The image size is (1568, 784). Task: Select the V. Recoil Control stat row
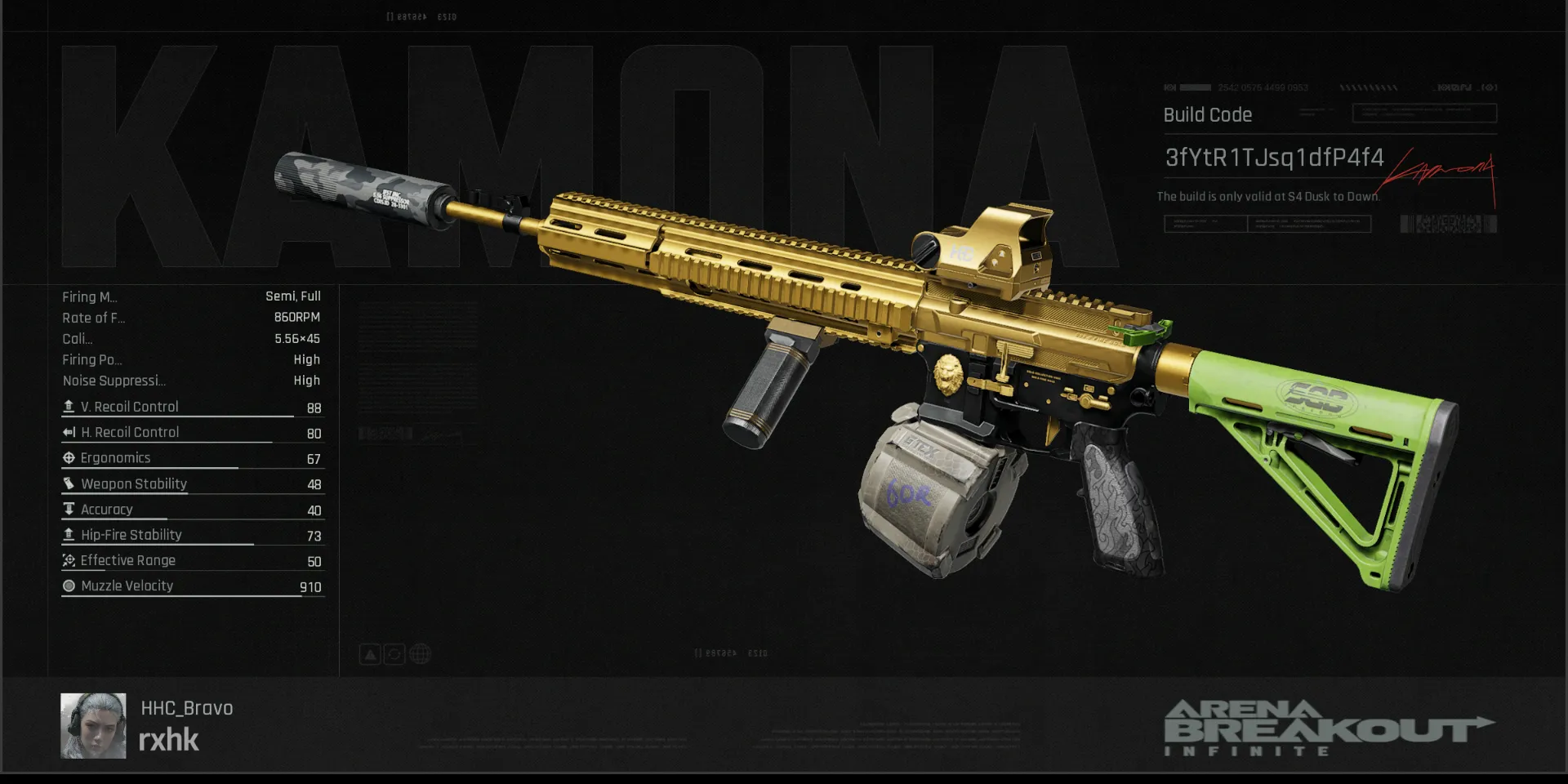click(x=193, y=407)
